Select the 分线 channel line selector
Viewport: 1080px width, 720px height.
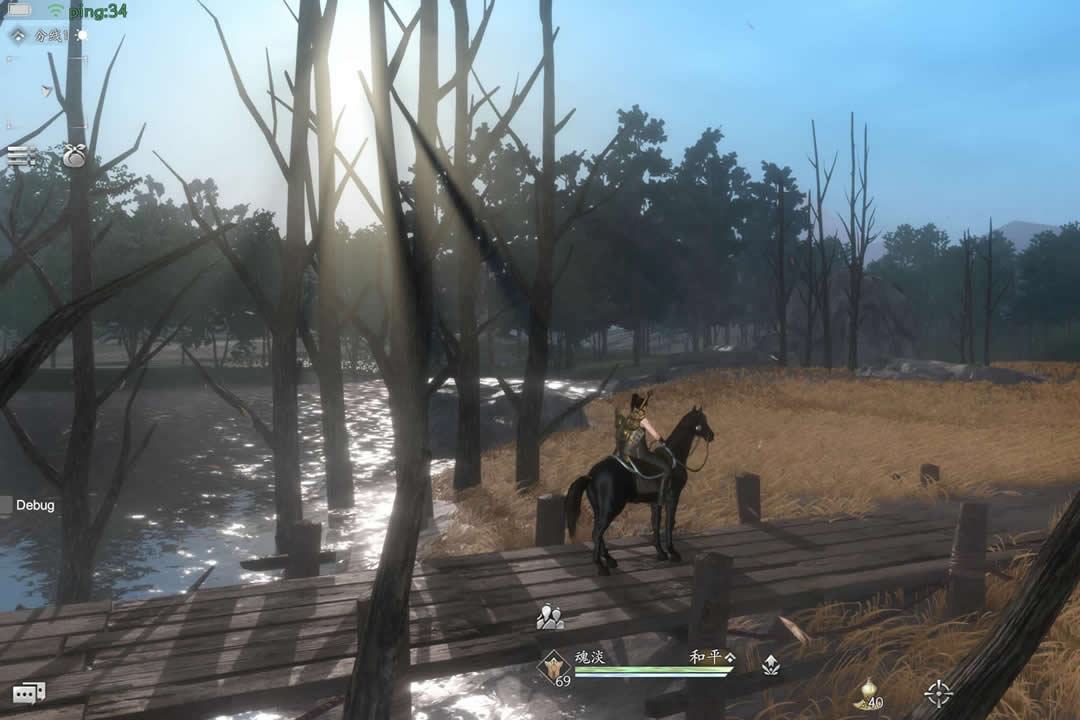tap(38, 35)
